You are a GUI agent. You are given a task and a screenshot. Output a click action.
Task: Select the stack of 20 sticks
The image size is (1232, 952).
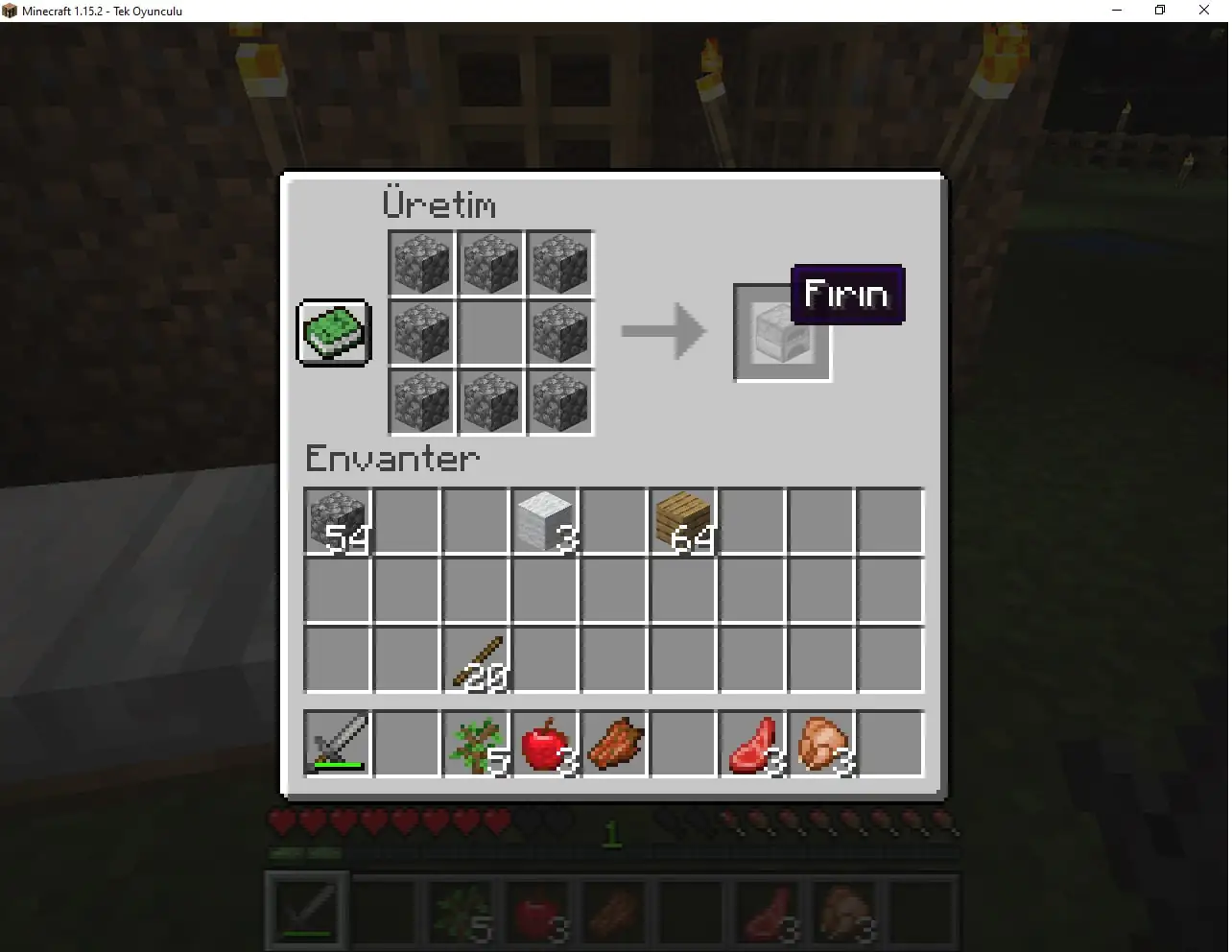(476, 658)
